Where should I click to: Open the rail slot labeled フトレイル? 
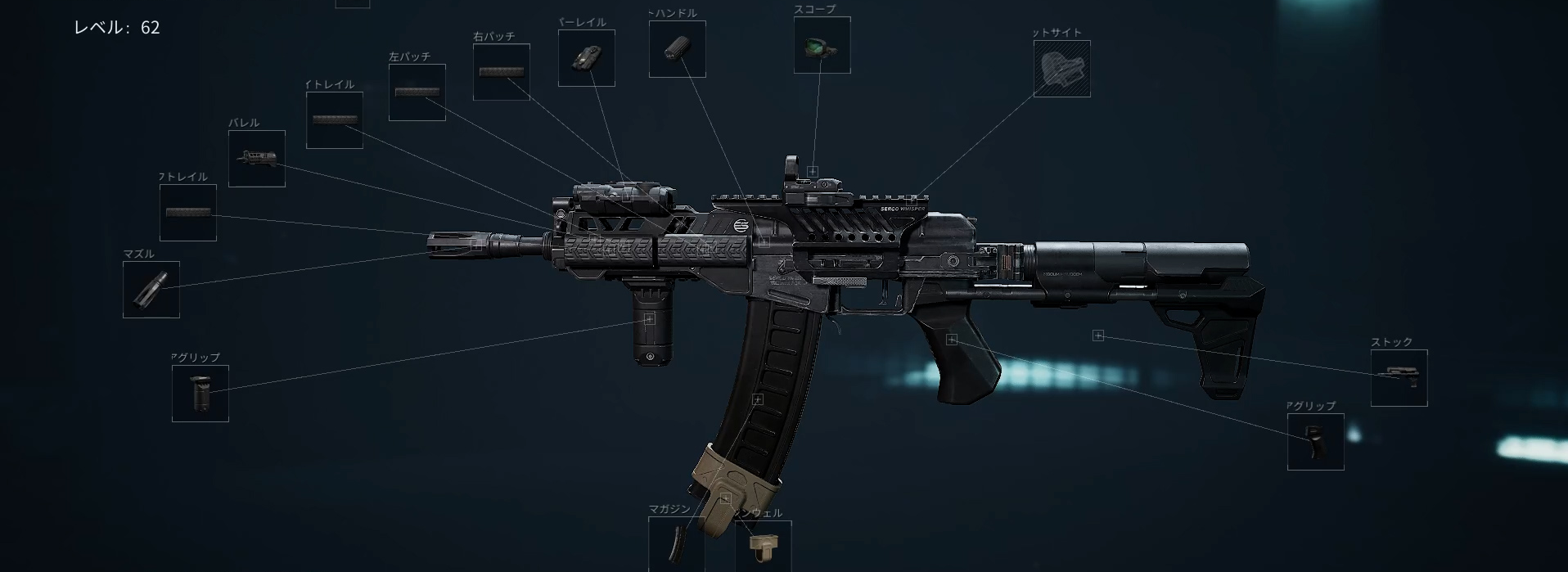coord(188,213)
